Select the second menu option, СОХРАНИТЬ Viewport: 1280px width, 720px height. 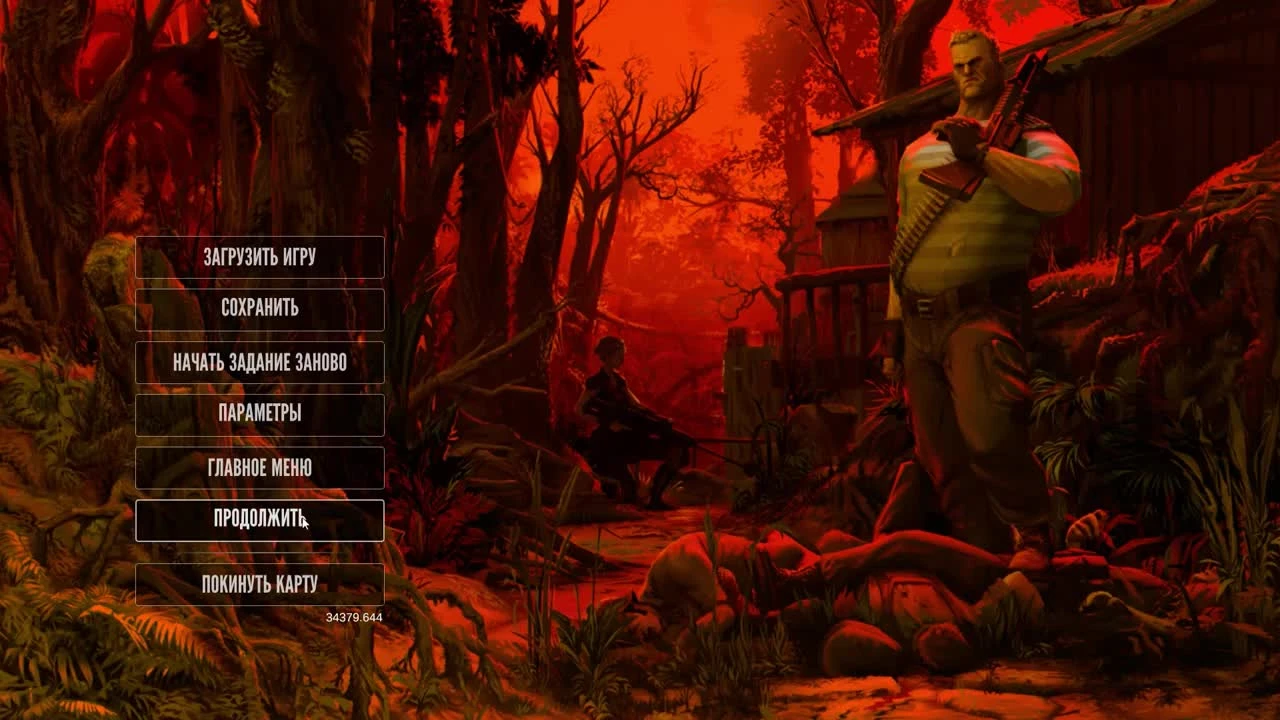[x=260, y=310]
